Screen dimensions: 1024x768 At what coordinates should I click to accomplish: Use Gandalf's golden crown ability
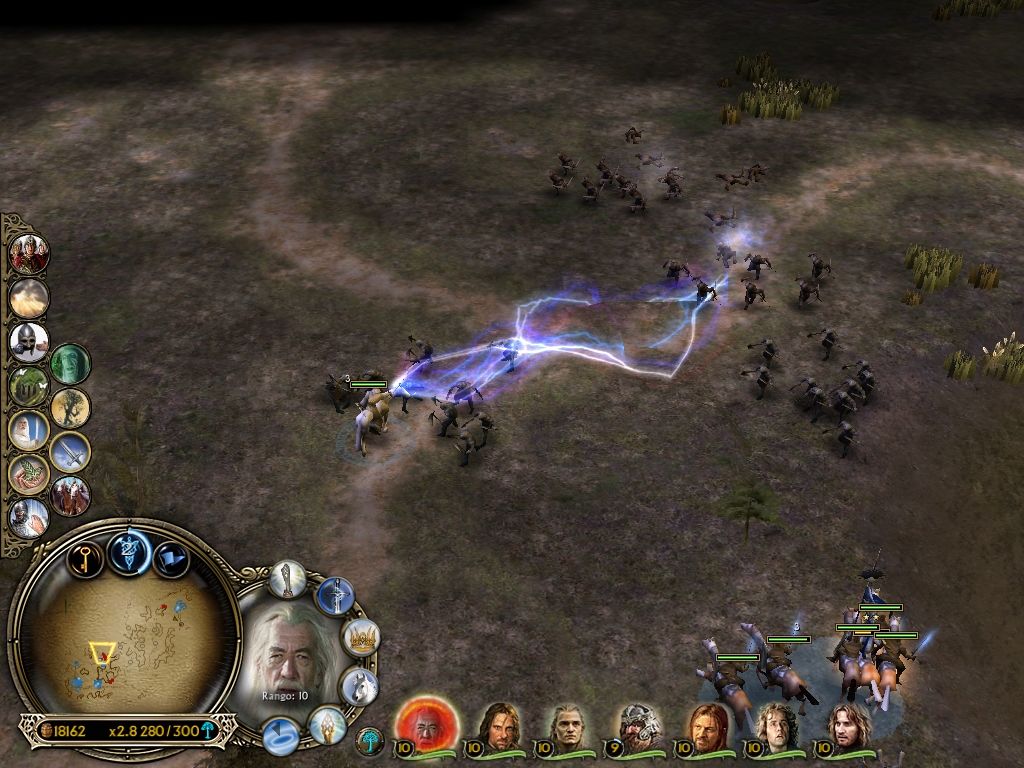(361, 637)
